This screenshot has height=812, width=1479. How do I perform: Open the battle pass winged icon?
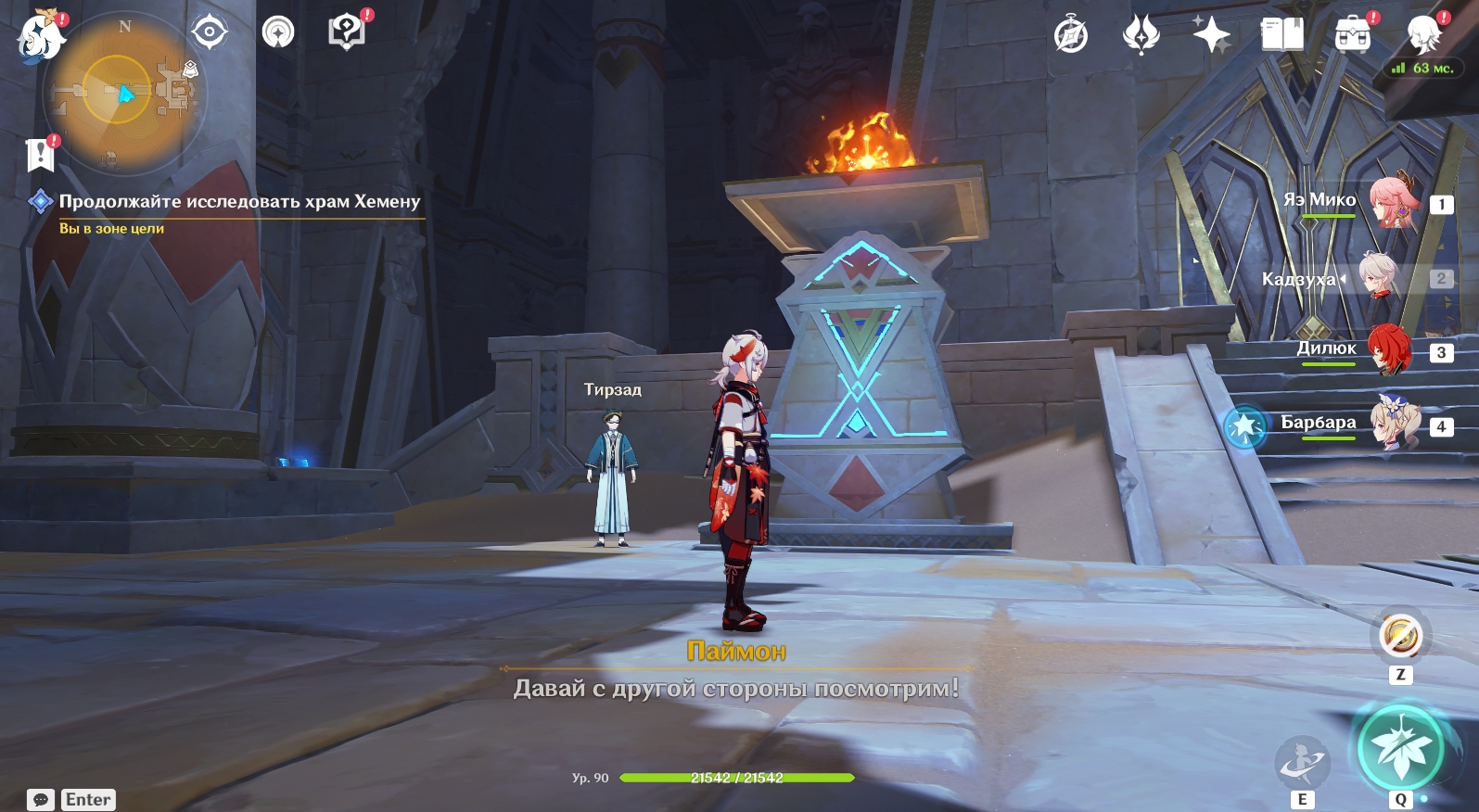click(x=1141, y=36)
